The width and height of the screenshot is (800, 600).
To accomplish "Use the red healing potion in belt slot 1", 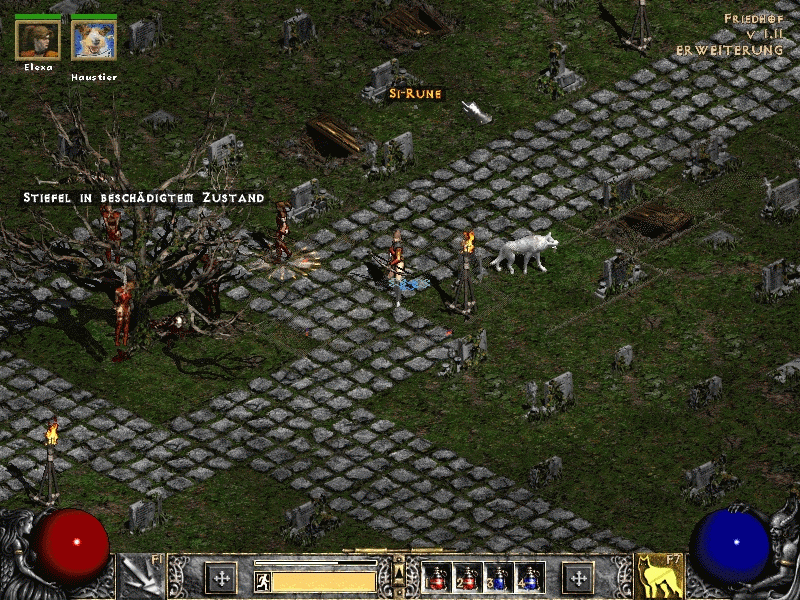I will tap(436, 578).
